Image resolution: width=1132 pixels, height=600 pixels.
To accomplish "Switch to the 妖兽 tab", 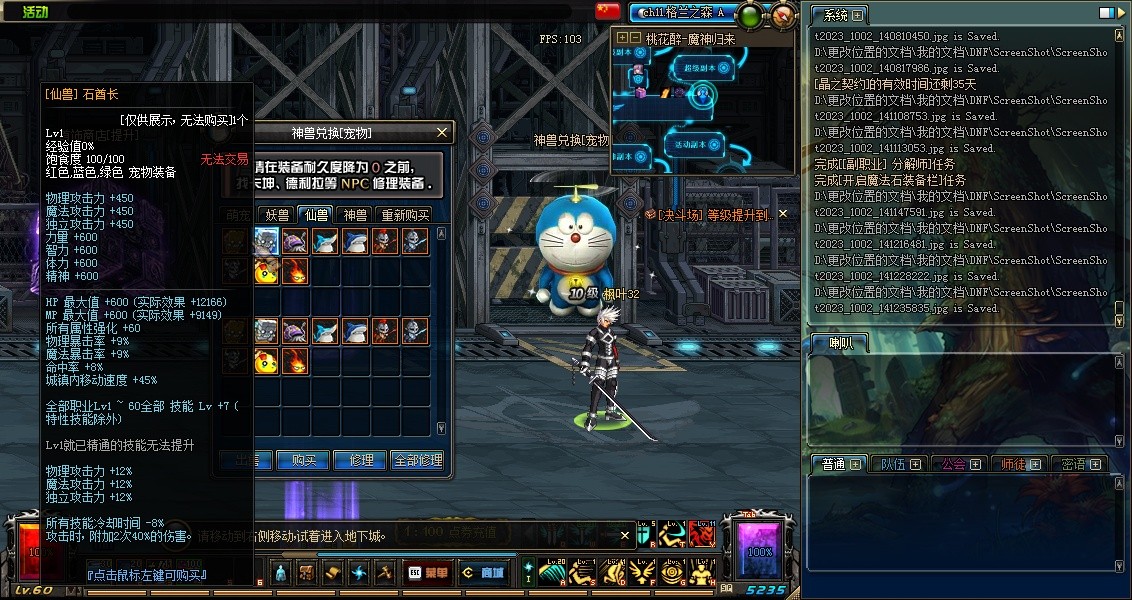I will point(277,214).
